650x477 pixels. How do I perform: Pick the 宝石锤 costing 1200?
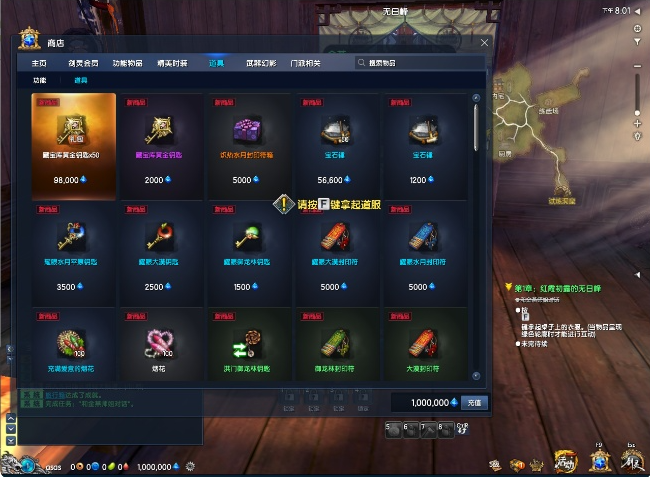[422, 143]
